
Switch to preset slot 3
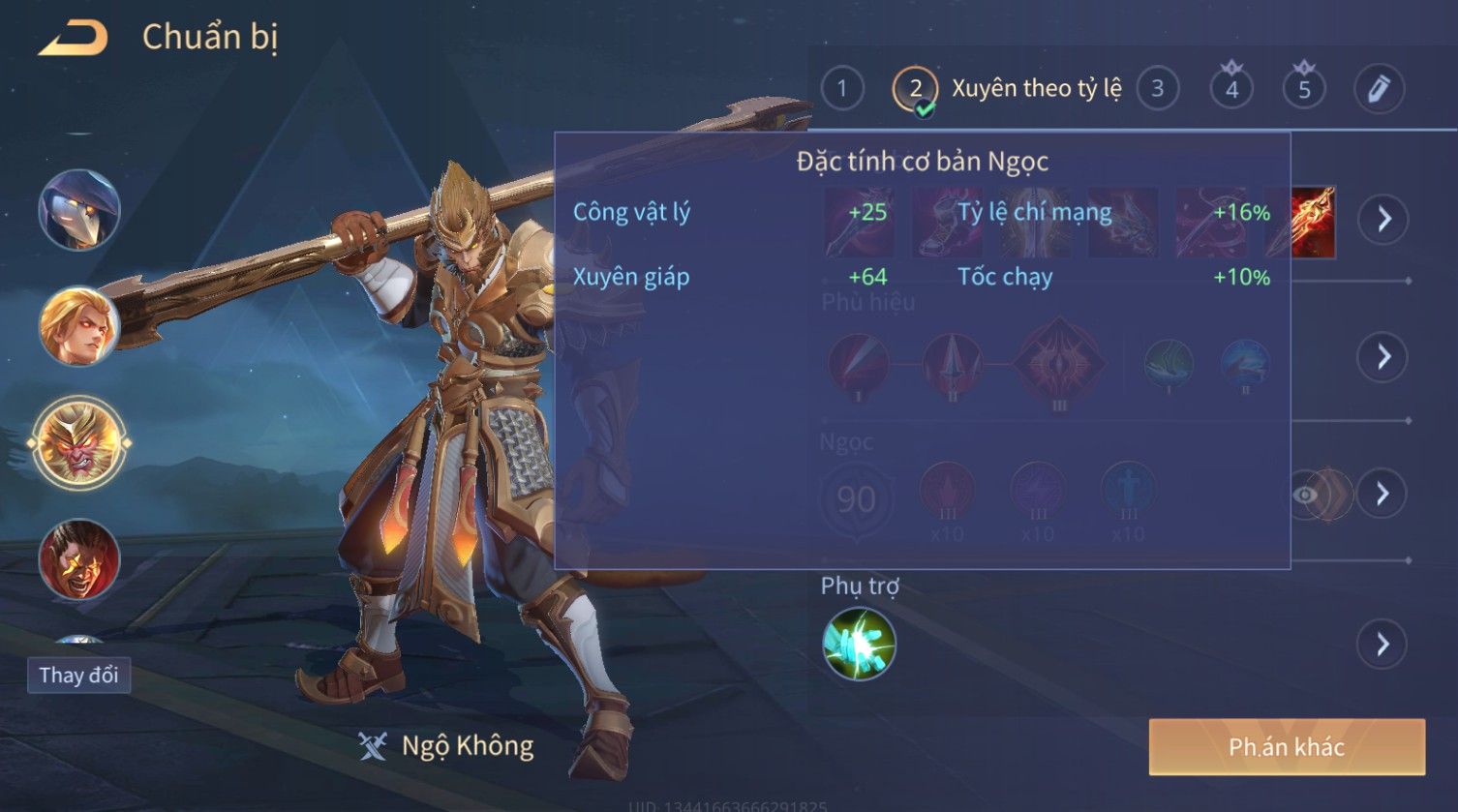click(x=1158, y=89)
